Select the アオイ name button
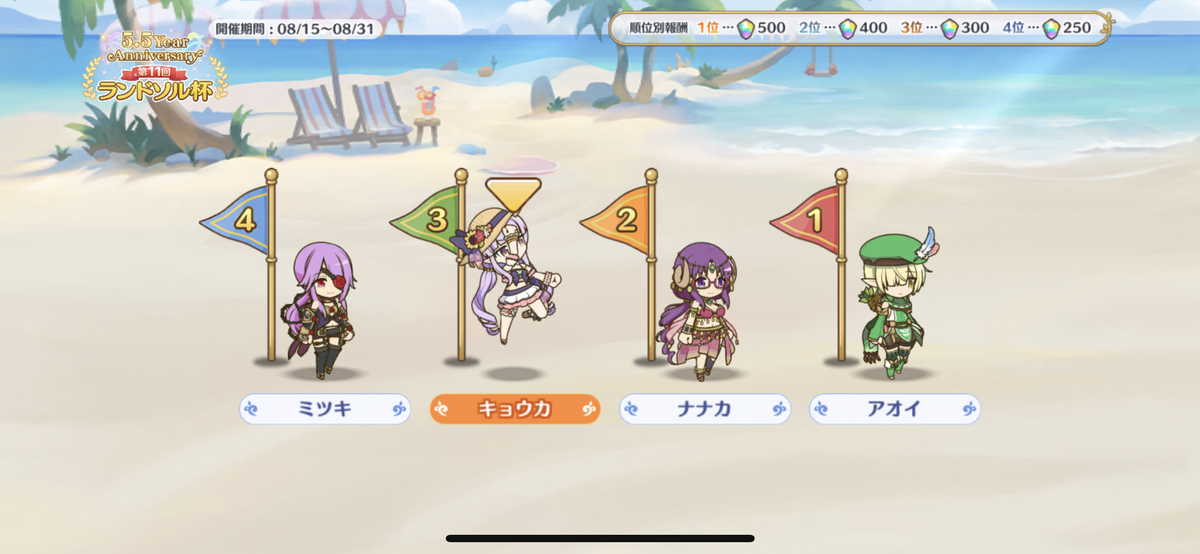The height and width of the screenshot is (554, 1200). (895, 408)
